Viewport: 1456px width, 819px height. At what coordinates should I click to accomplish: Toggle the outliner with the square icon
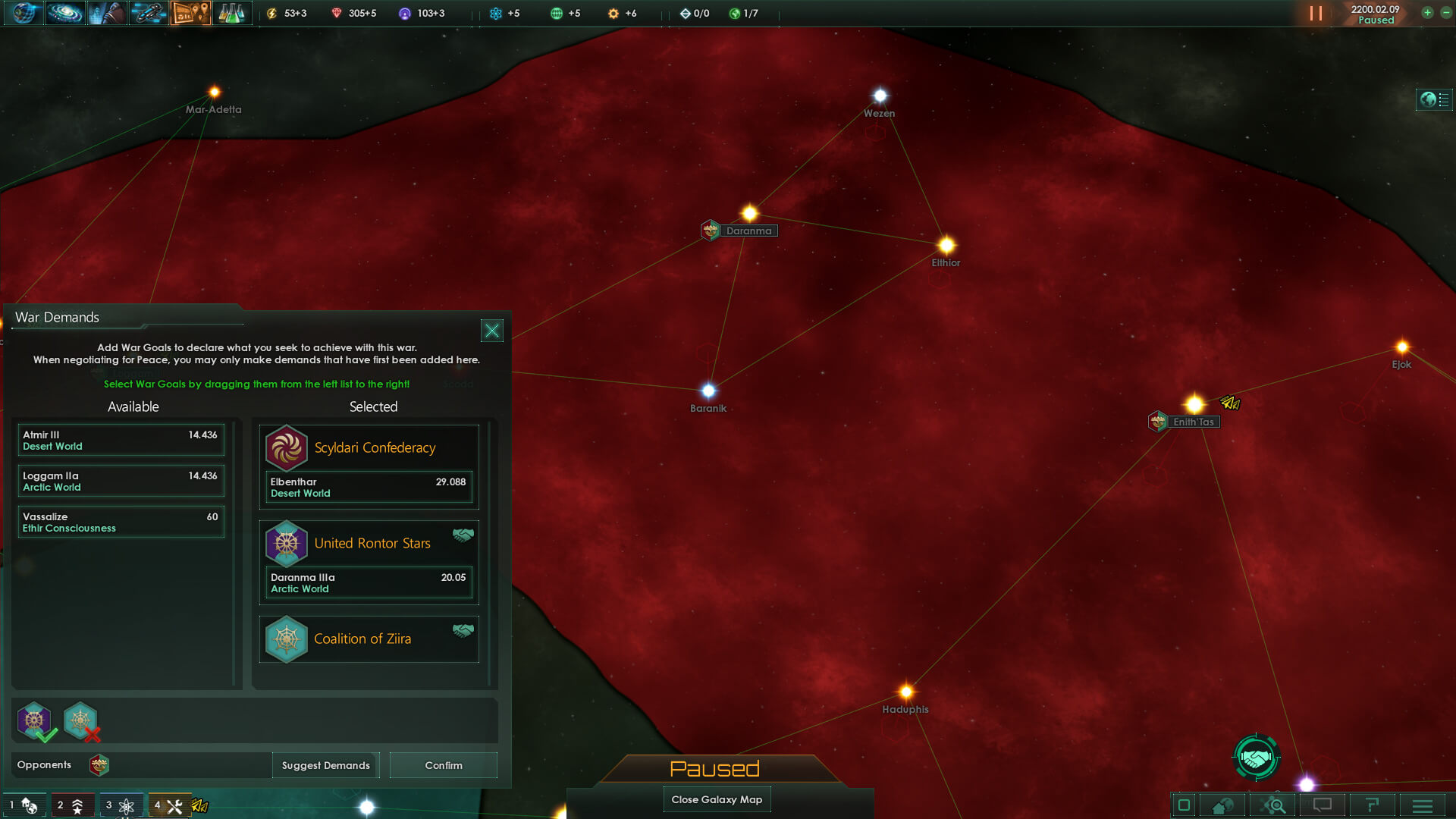pyautogui.click(x=1183, y=805)
